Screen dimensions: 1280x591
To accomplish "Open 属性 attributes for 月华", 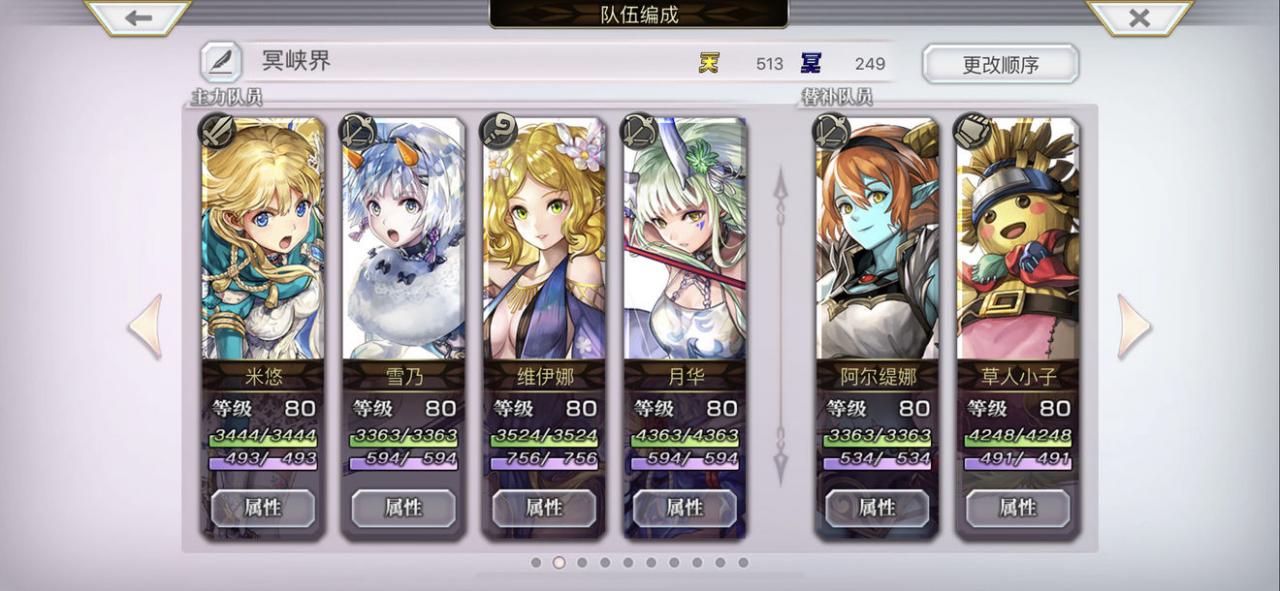I will 685,508.
